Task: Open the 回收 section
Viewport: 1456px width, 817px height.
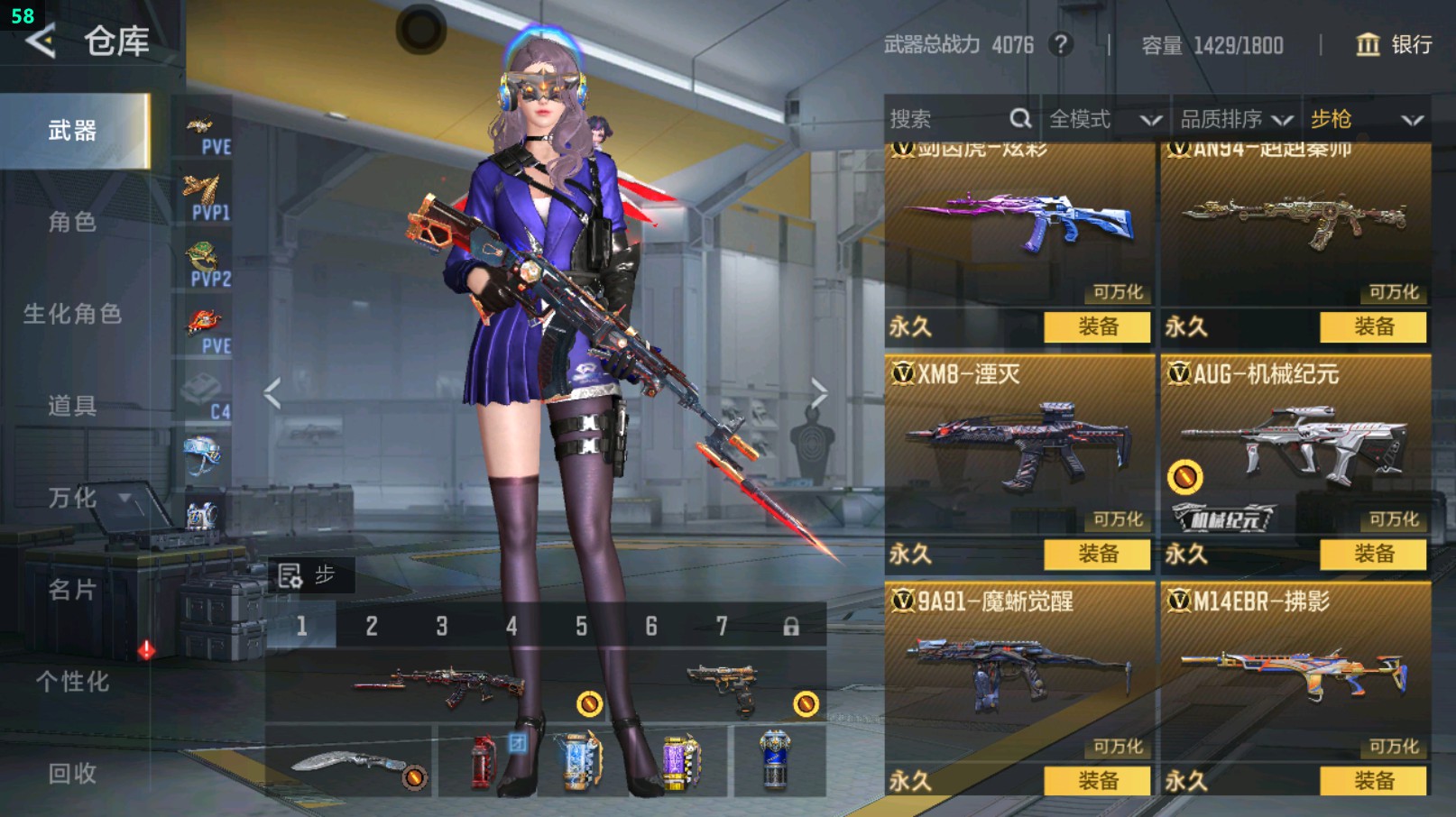Action: click(x=72, y=774)
